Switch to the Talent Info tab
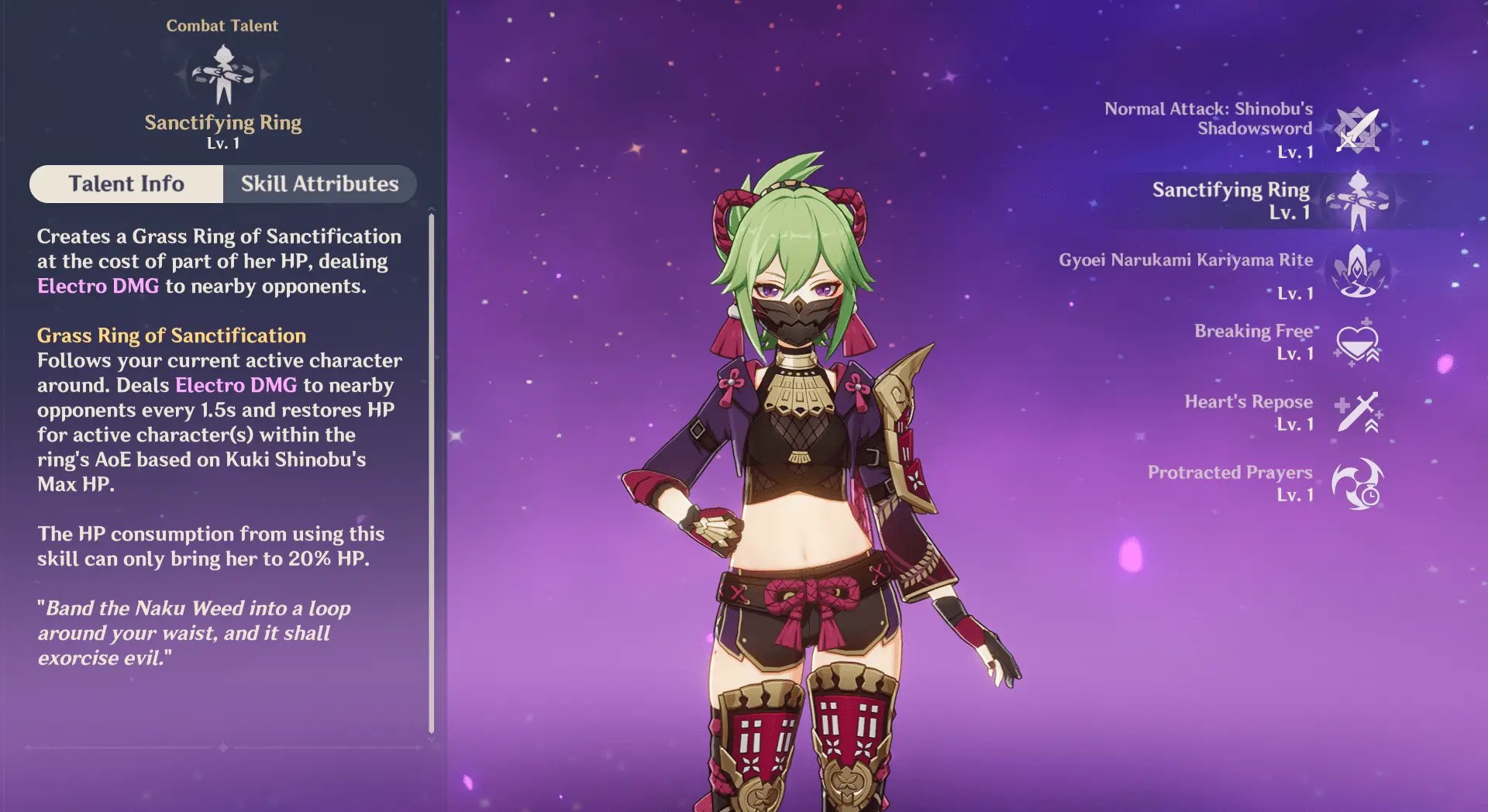Image resolution: width=1488 pixels, height=812 pixels. tap(126, 184)
